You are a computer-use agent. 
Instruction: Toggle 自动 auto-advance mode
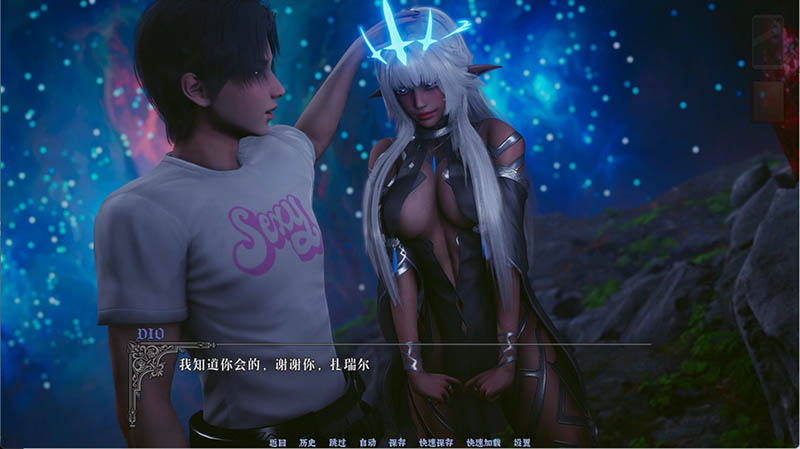click(367, 441)
